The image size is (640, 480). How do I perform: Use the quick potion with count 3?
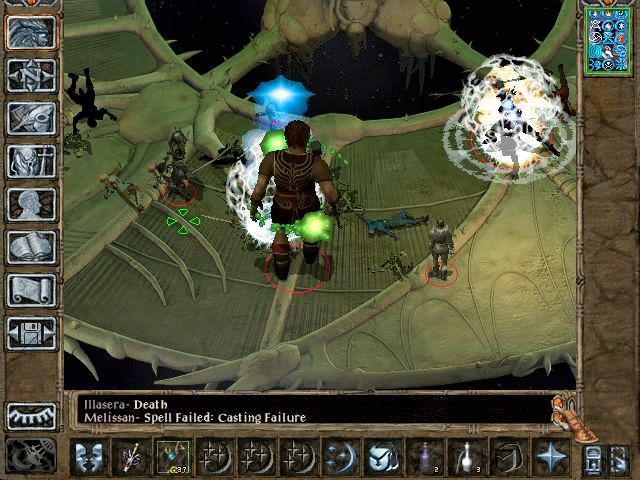click(466, 456)
